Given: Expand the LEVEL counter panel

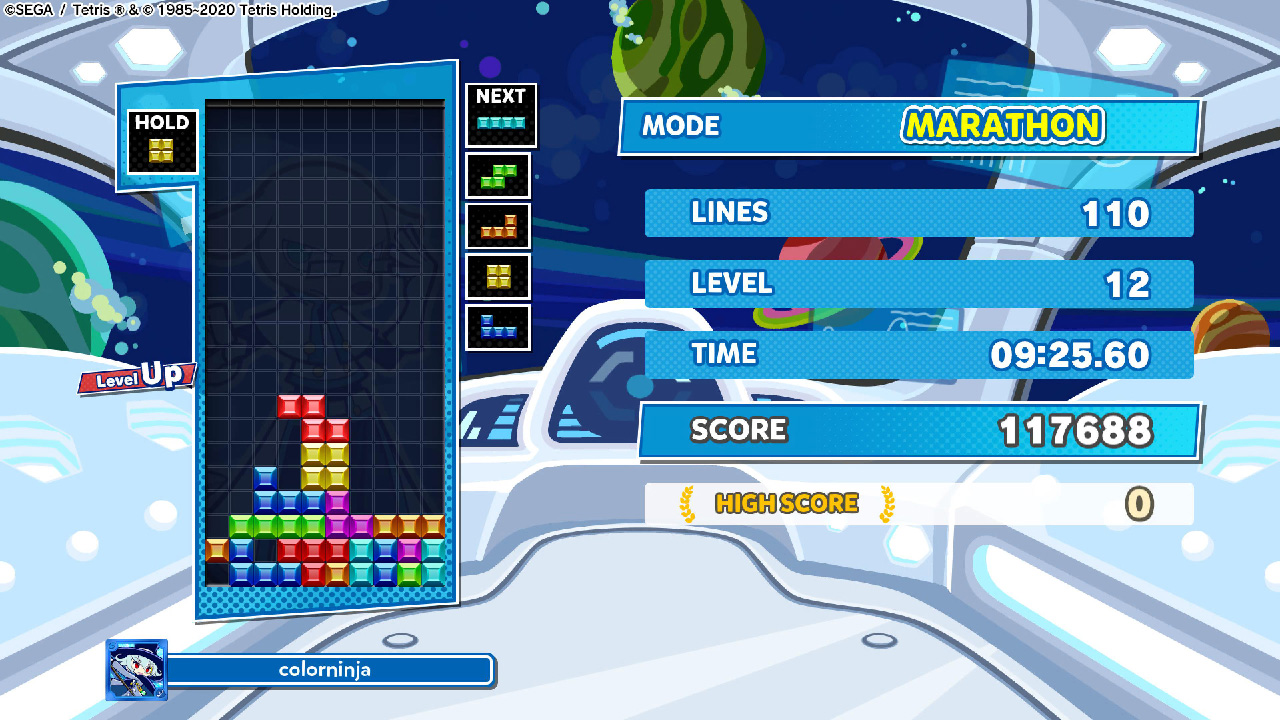Looking at the screenshot, I should (918, 284).
